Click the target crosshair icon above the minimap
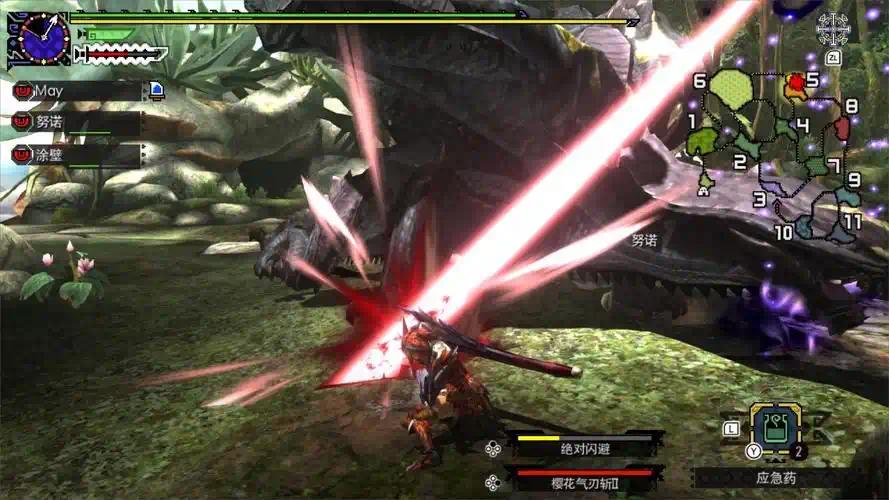 click(832, 29)
